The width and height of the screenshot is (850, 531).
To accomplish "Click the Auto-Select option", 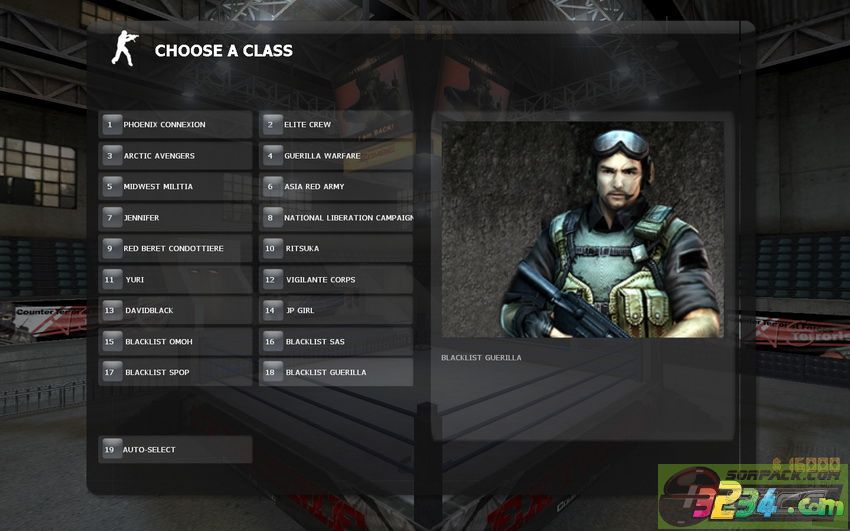I will 175,450.
